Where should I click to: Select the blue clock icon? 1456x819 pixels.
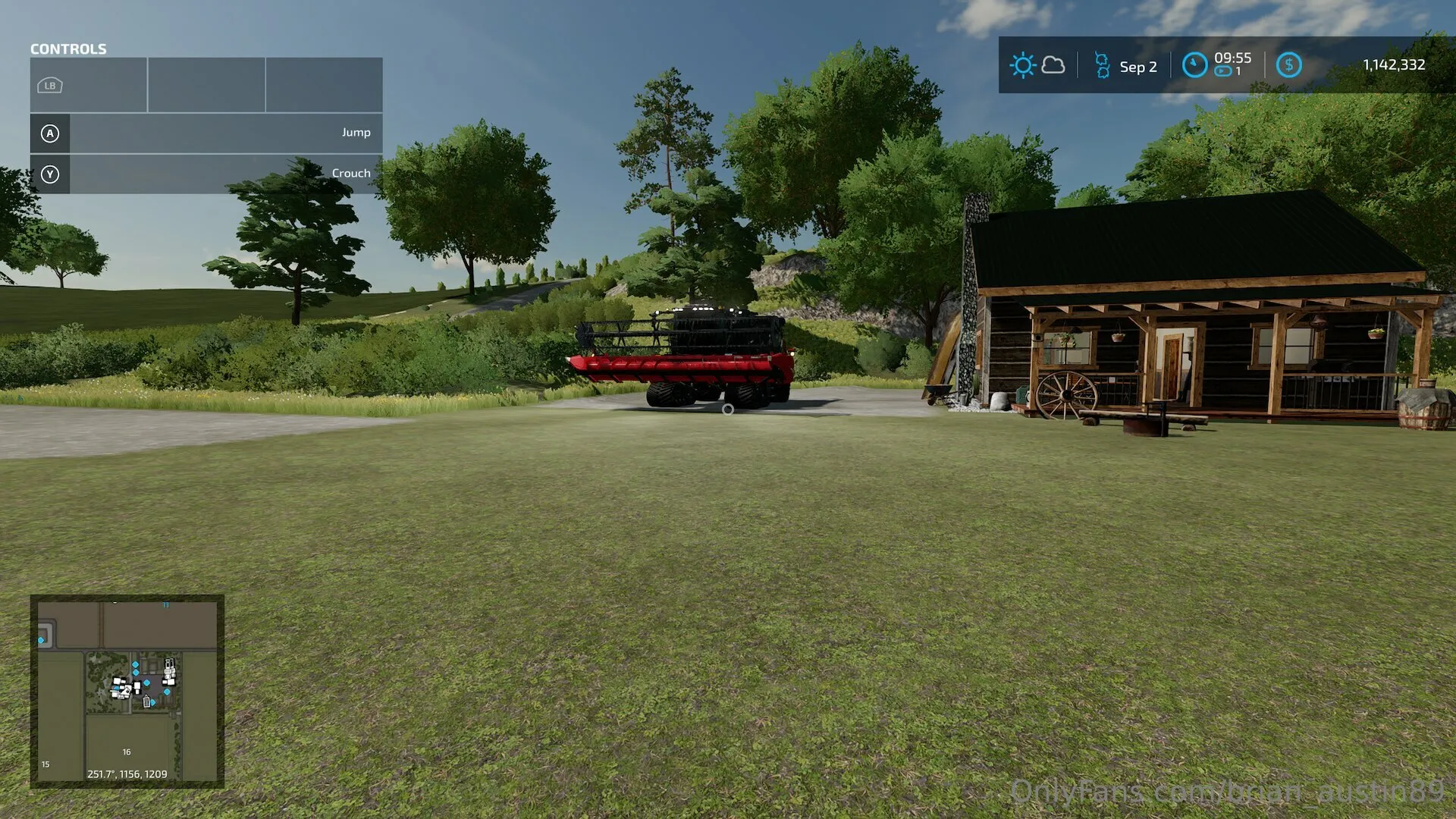tap(1194, 65)
